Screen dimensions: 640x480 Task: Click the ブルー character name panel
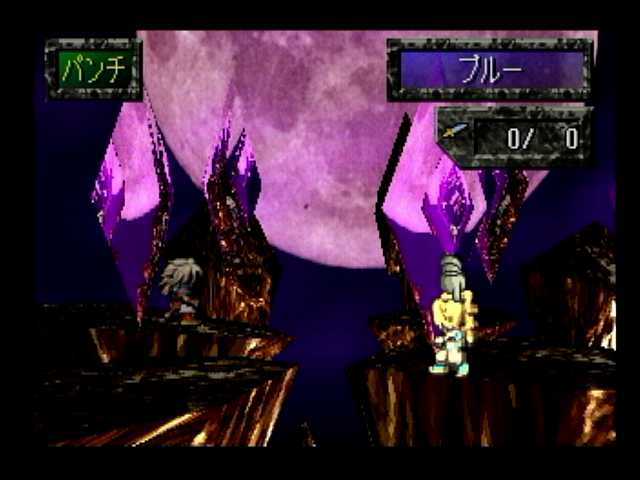pos(490,70)
